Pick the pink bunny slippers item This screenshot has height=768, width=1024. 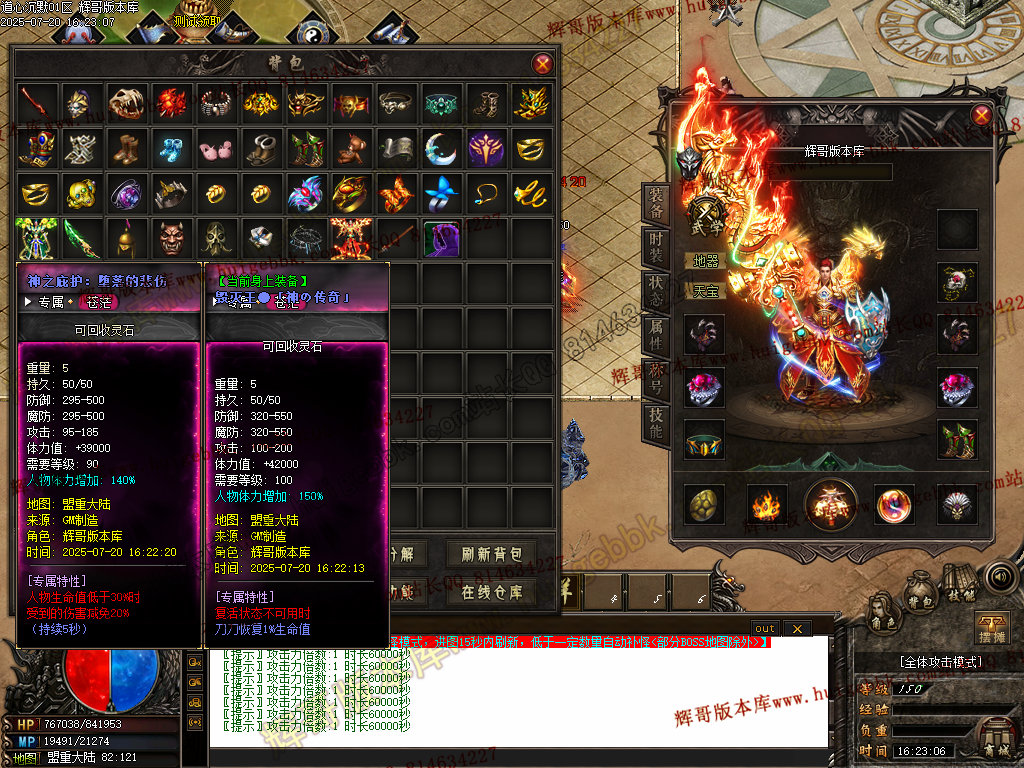(216, 148)
